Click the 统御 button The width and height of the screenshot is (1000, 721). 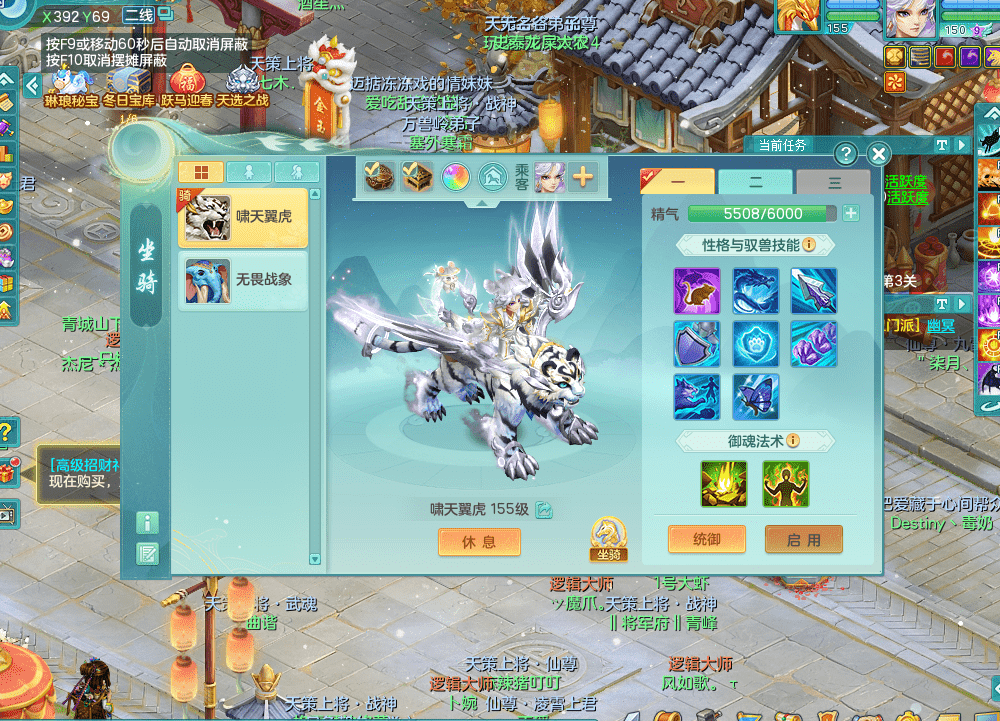coord(706,540)
